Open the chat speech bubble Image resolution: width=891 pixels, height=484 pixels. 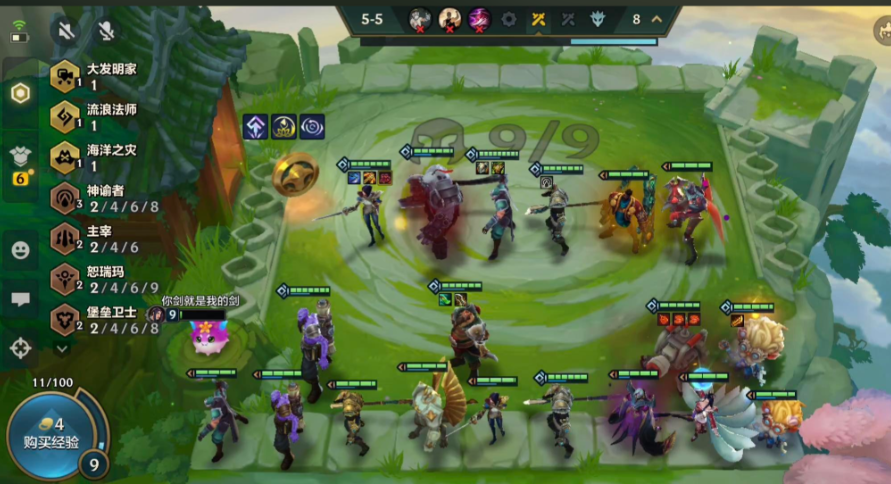pos(20,299)
